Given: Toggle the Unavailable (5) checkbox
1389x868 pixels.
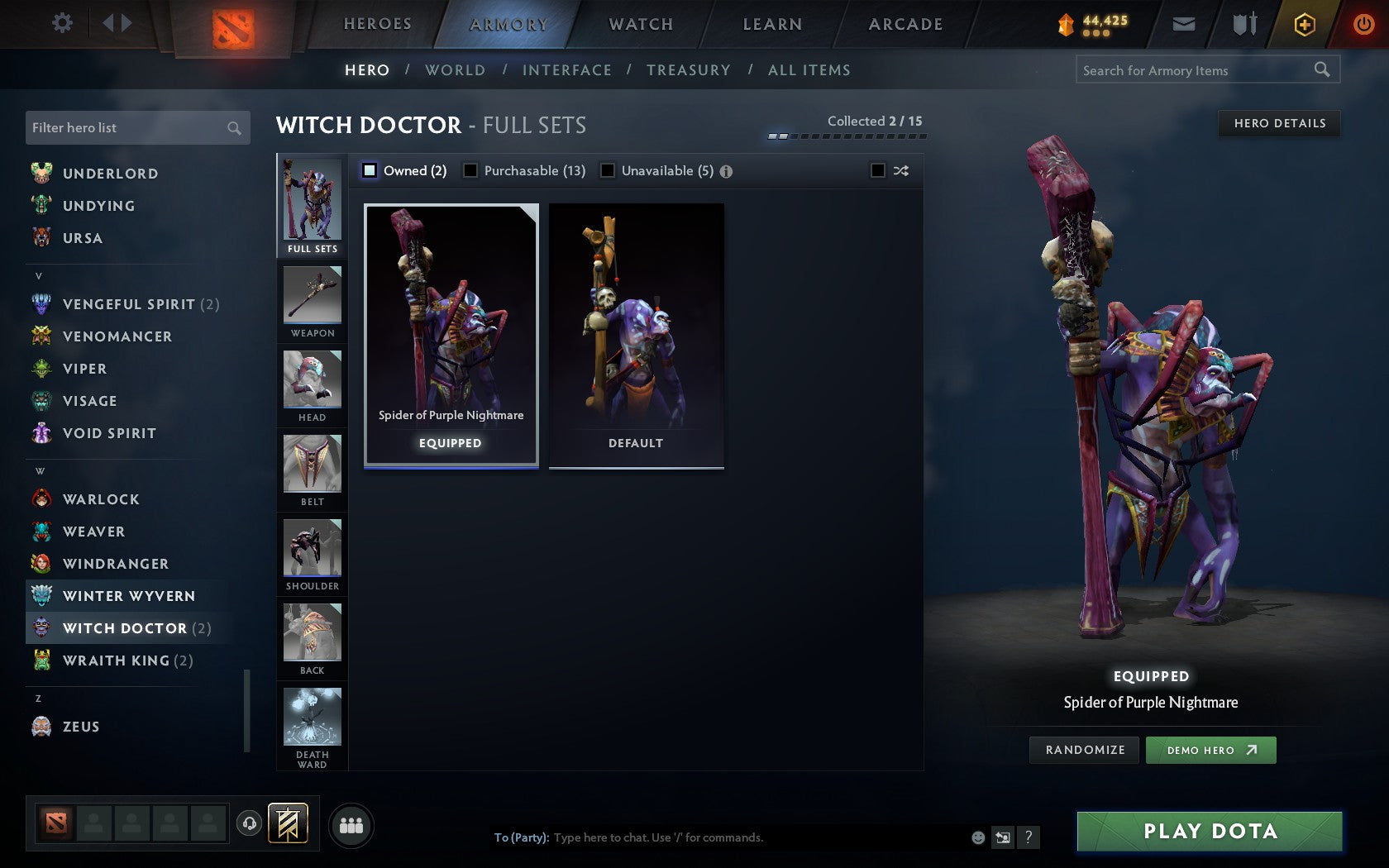Looking at the screenshot, I should (609, 170).
